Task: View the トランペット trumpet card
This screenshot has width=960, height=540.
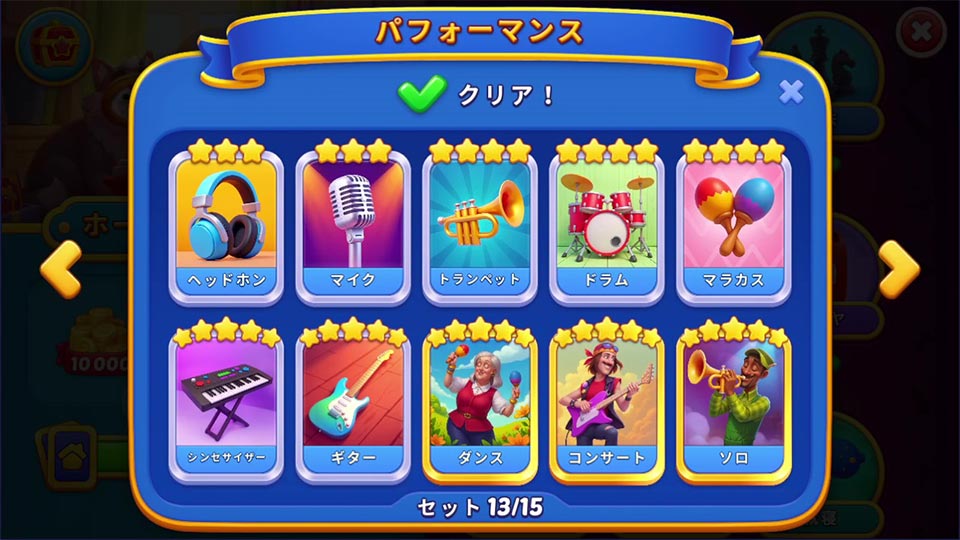Action: tap(480, 227)
